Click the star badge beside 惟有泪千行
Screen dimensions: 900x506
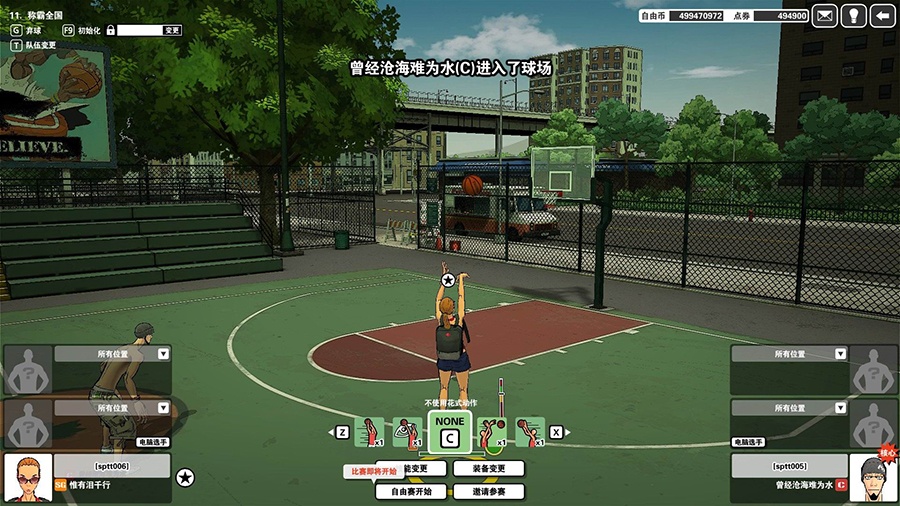[185, 478]
